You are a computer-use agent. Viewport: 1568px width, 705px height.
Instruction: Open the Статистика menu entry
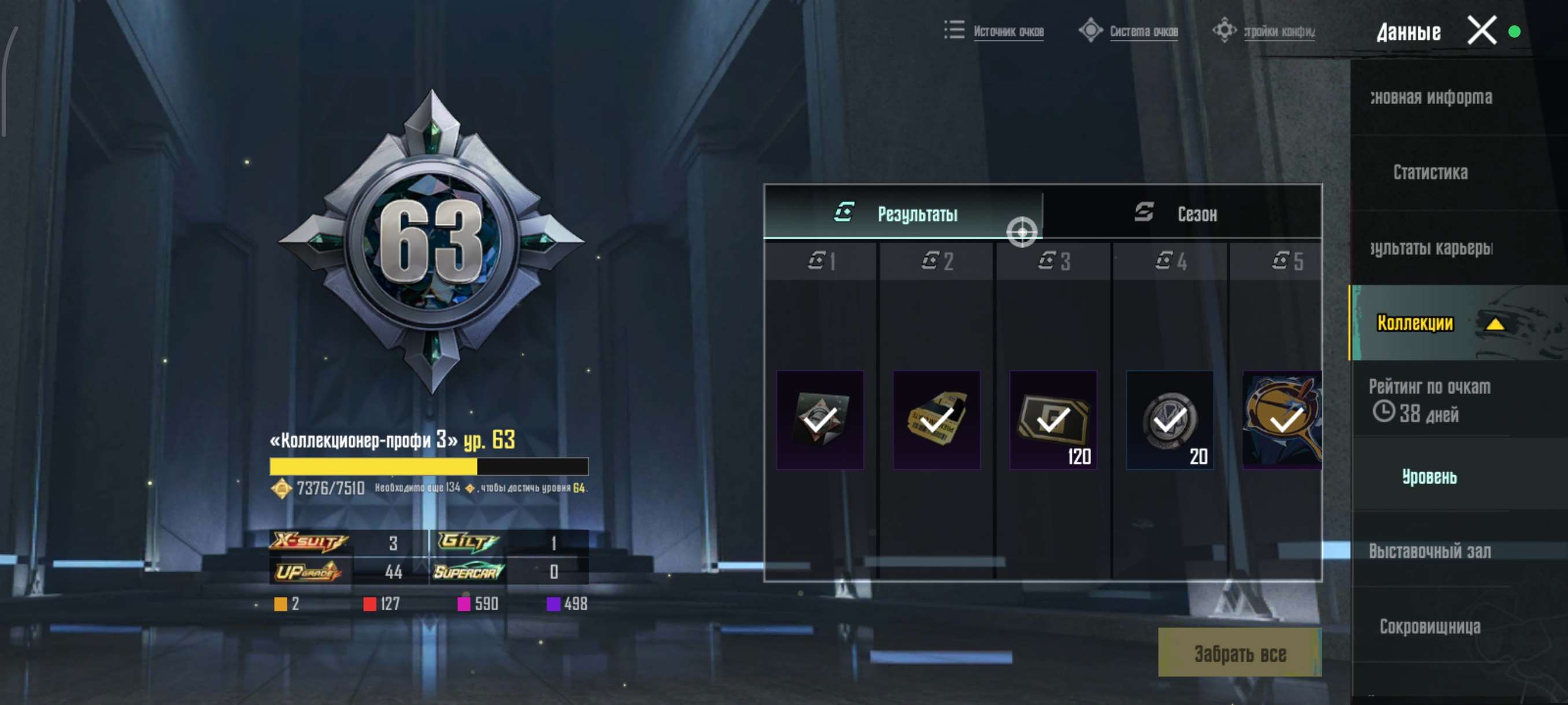coord(1430,172)
